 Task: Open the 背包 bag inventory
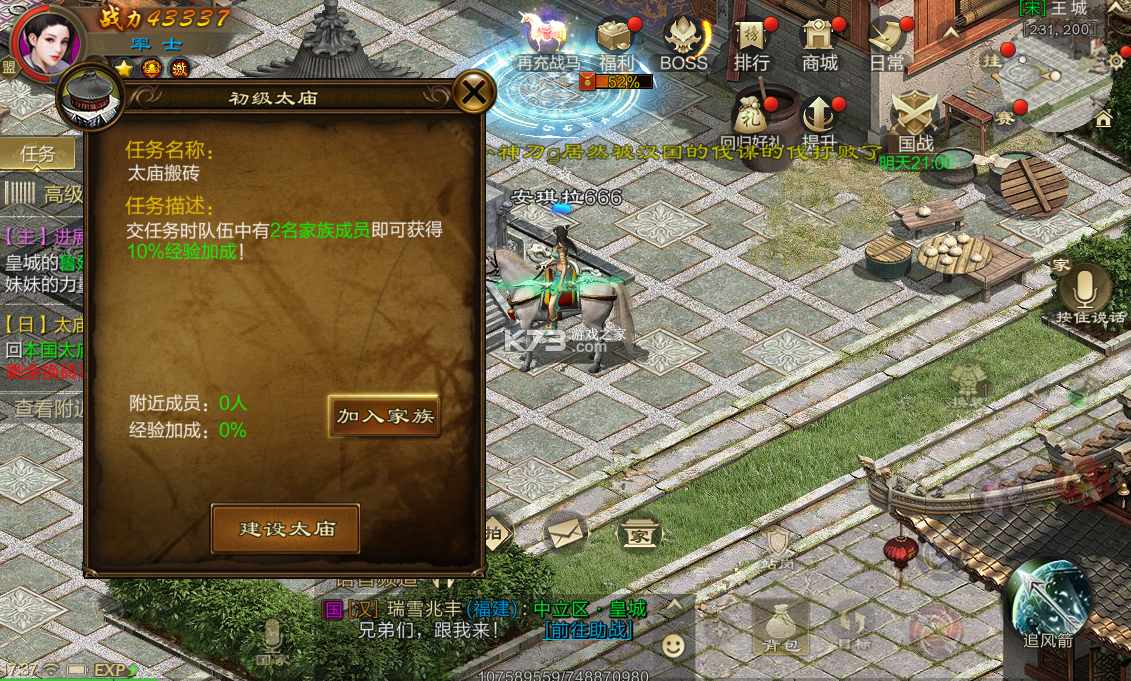point(780,626)
